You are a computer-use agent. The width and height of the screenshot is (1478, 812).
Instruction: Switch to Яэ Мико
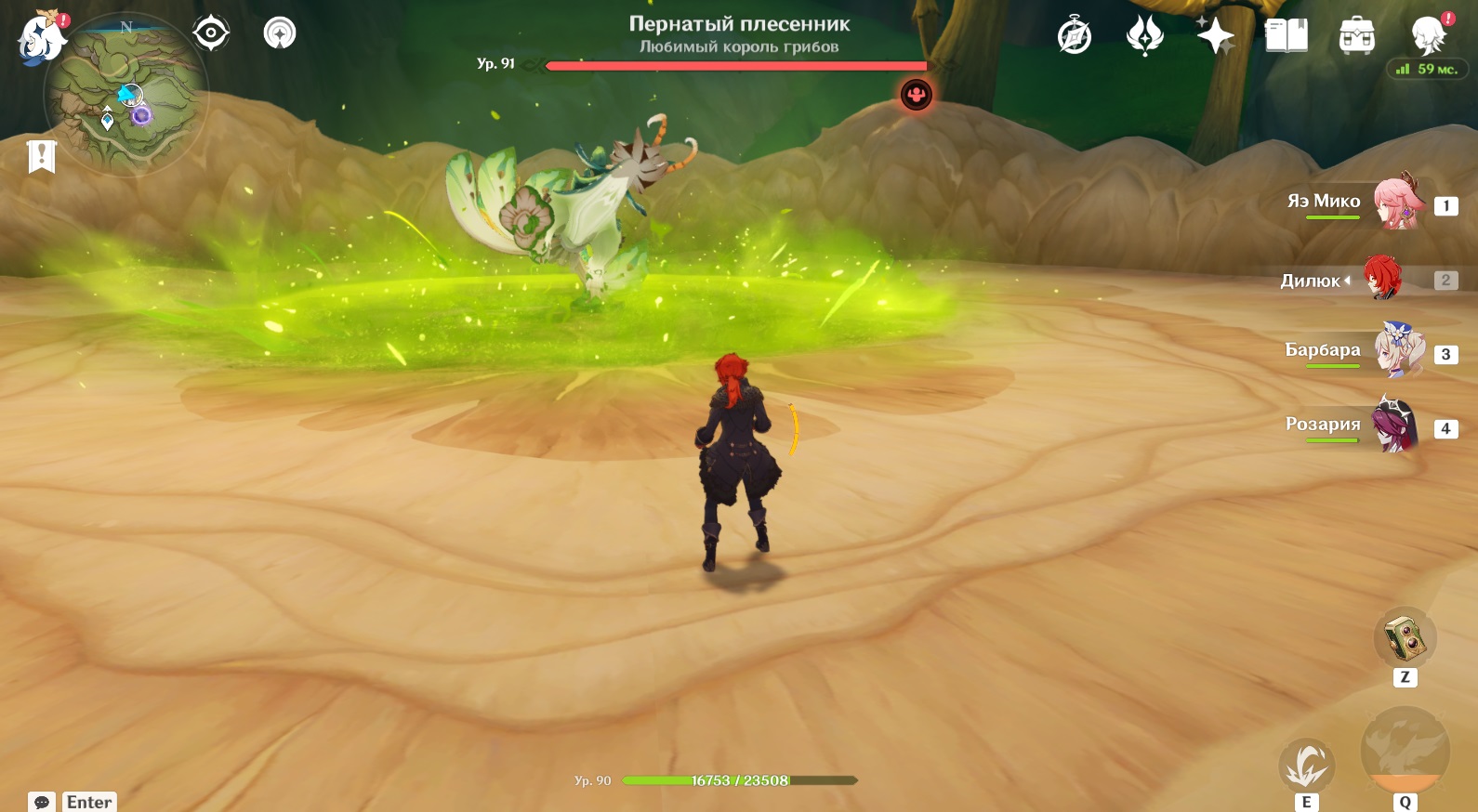pos(1397,203)
